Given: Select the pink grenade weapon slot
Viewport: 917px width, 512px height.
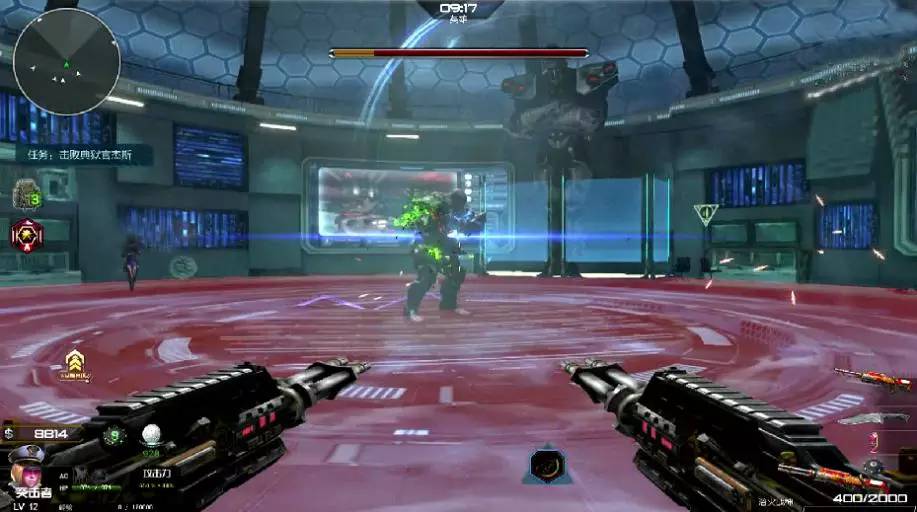Looking at the screenshot, I should tap(872, 441).
